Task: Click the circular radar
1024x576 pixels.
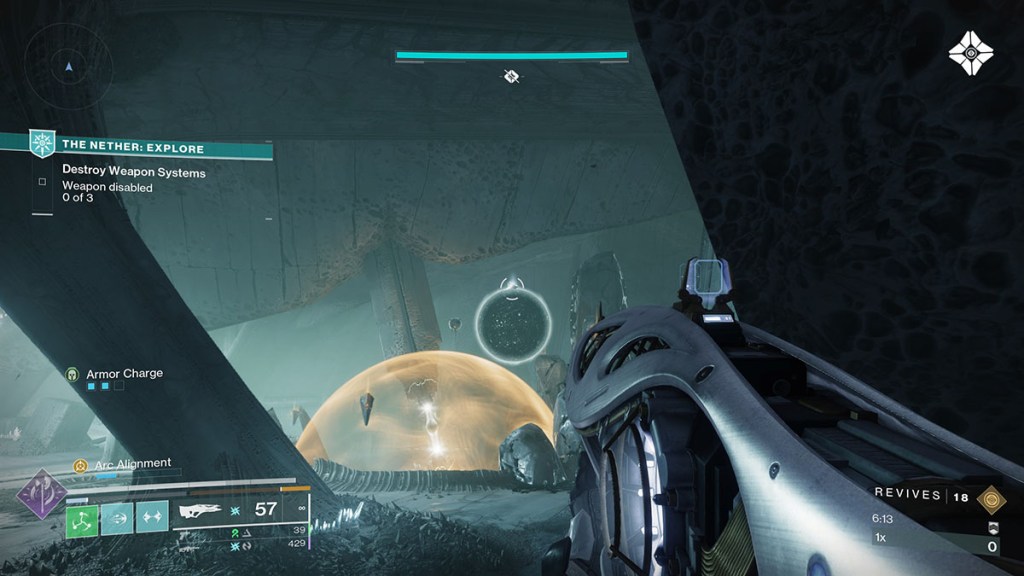Action: coord(68,68)
